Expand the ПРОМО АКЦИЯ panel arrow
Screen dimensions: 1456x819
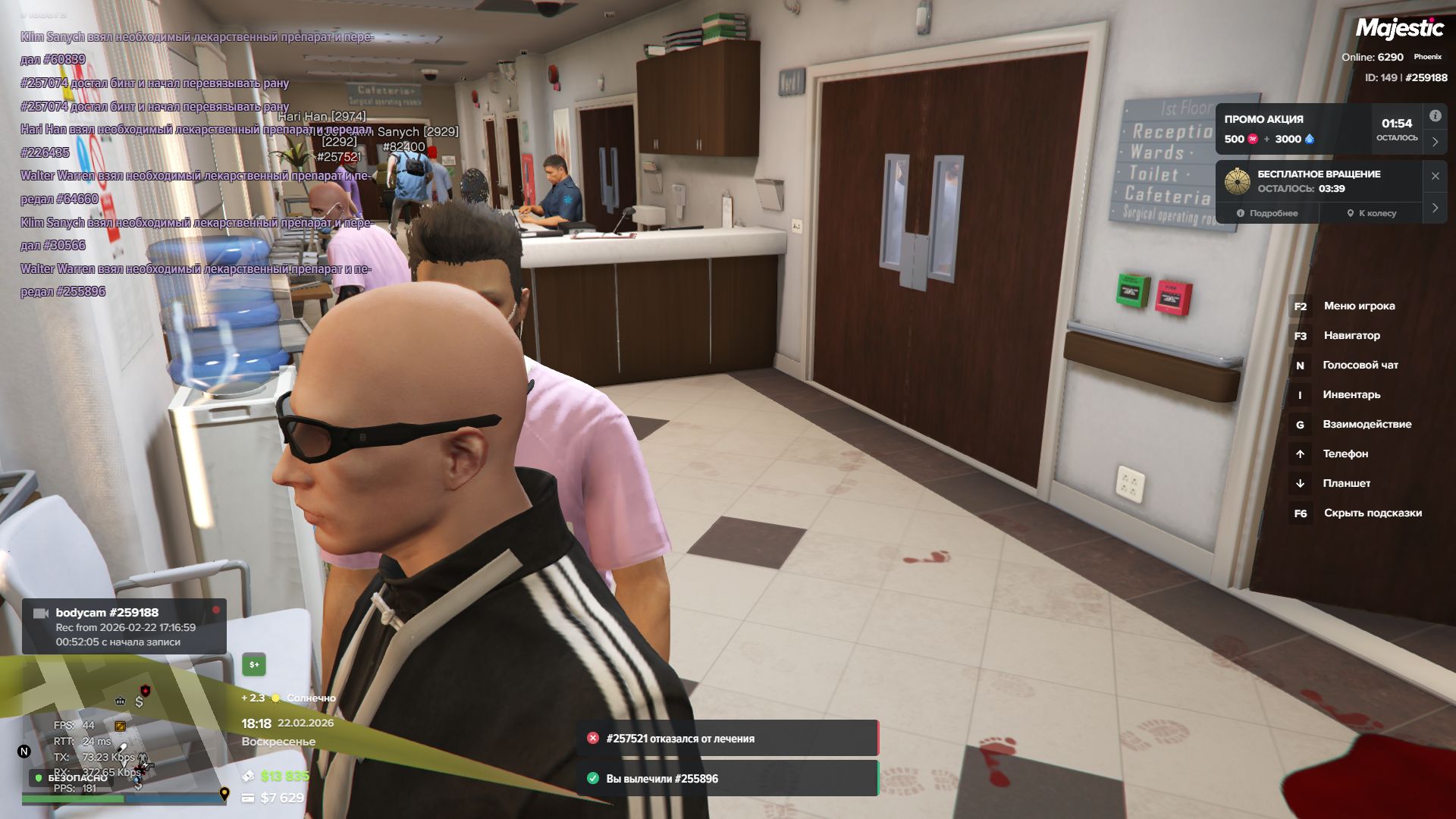1435,142
